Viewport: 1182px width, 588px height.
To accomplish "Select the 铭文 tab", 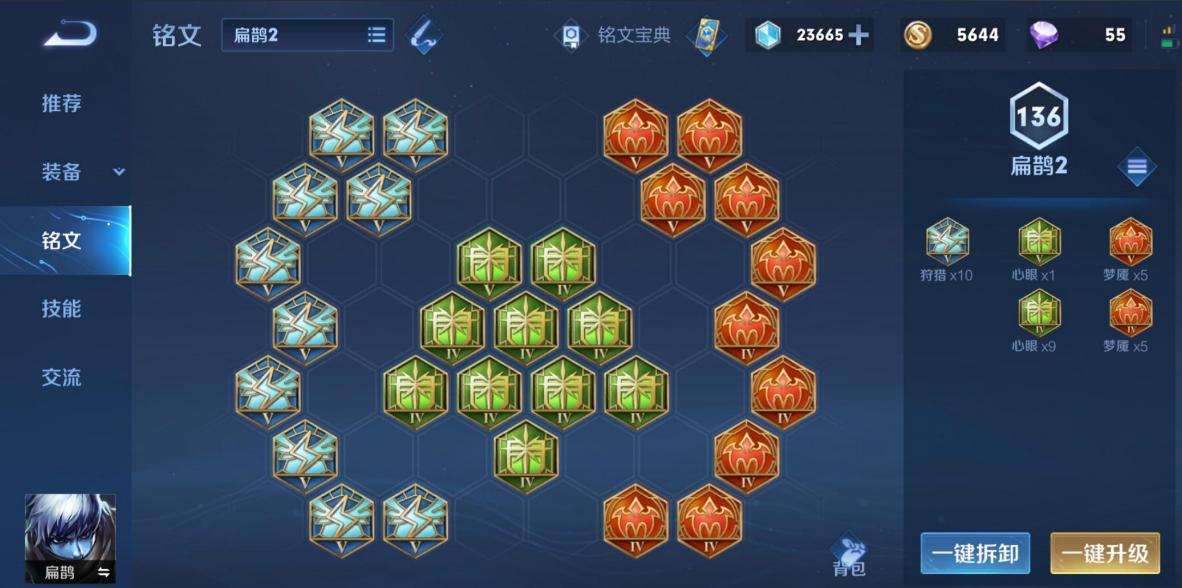I will [62, 241].
